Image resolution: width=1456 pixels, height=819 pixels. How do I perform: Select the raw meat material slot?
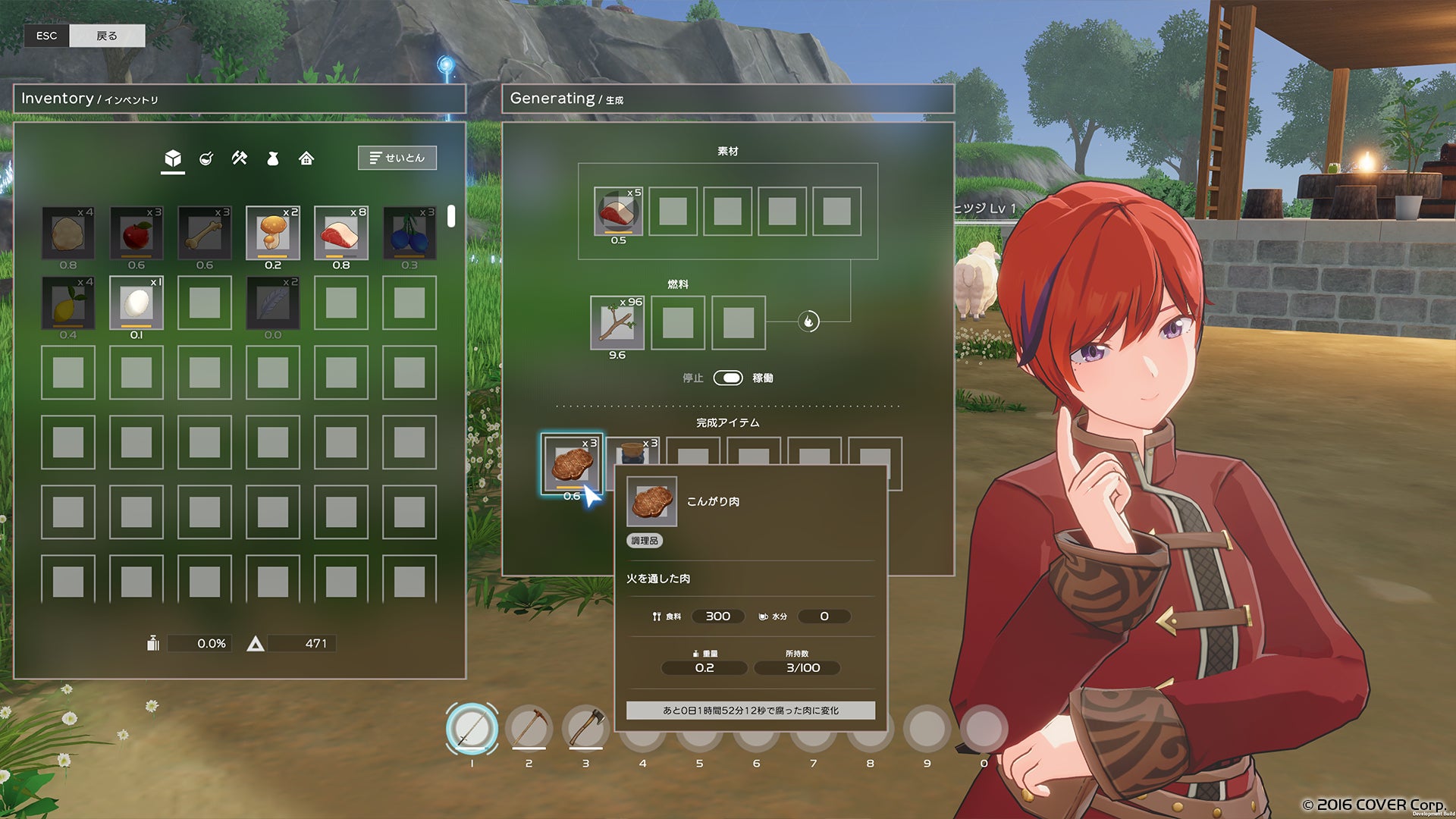618,212
